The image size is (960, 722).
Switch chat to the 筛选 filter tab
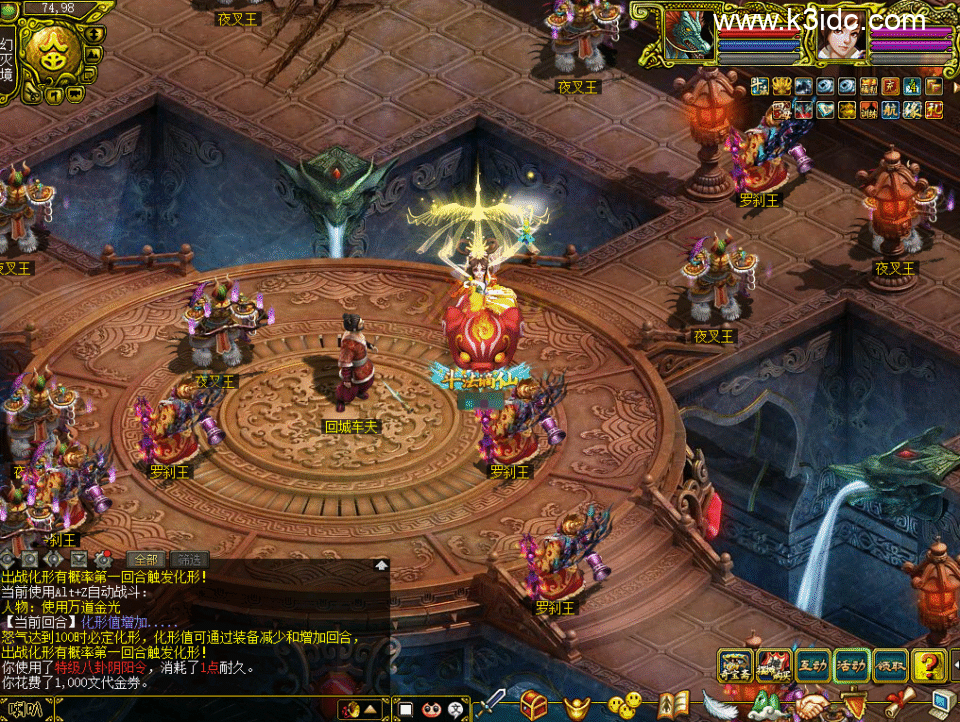(189, 559)
